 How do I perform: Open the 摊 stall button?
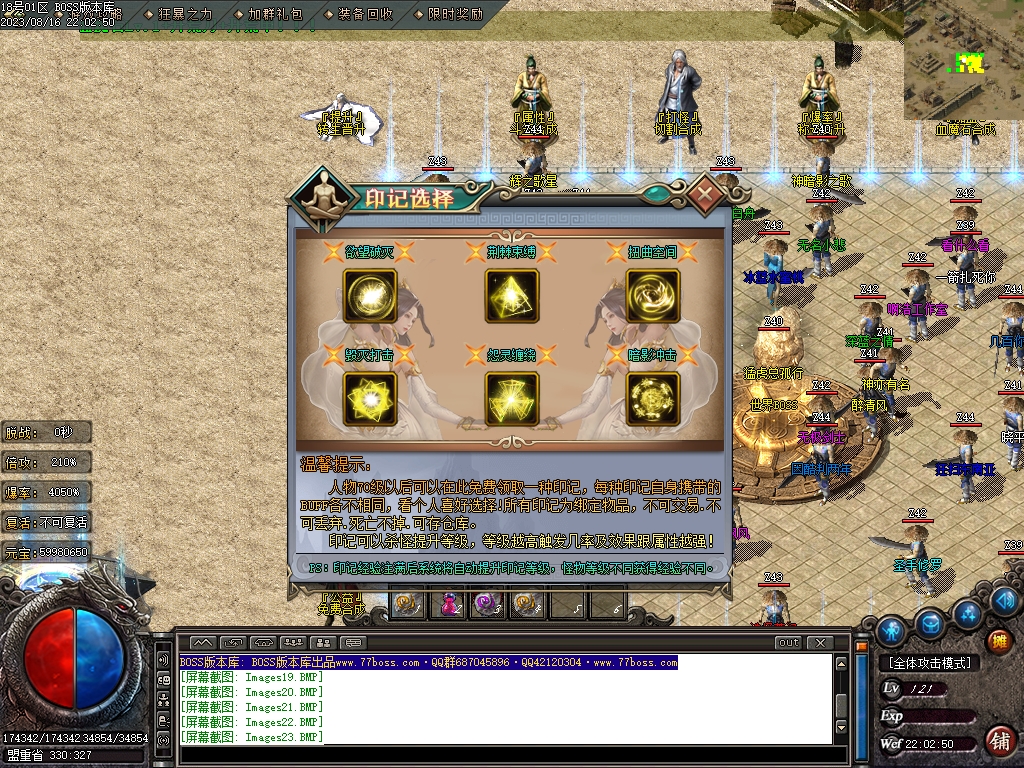[997, 641]
